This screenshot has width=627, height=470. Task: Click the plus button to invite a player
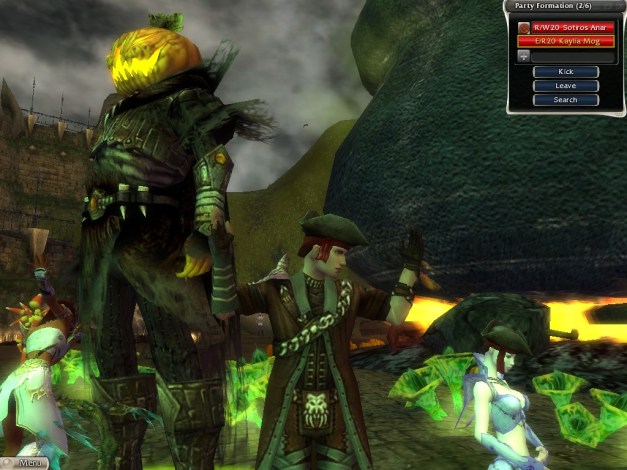[523, 56]
